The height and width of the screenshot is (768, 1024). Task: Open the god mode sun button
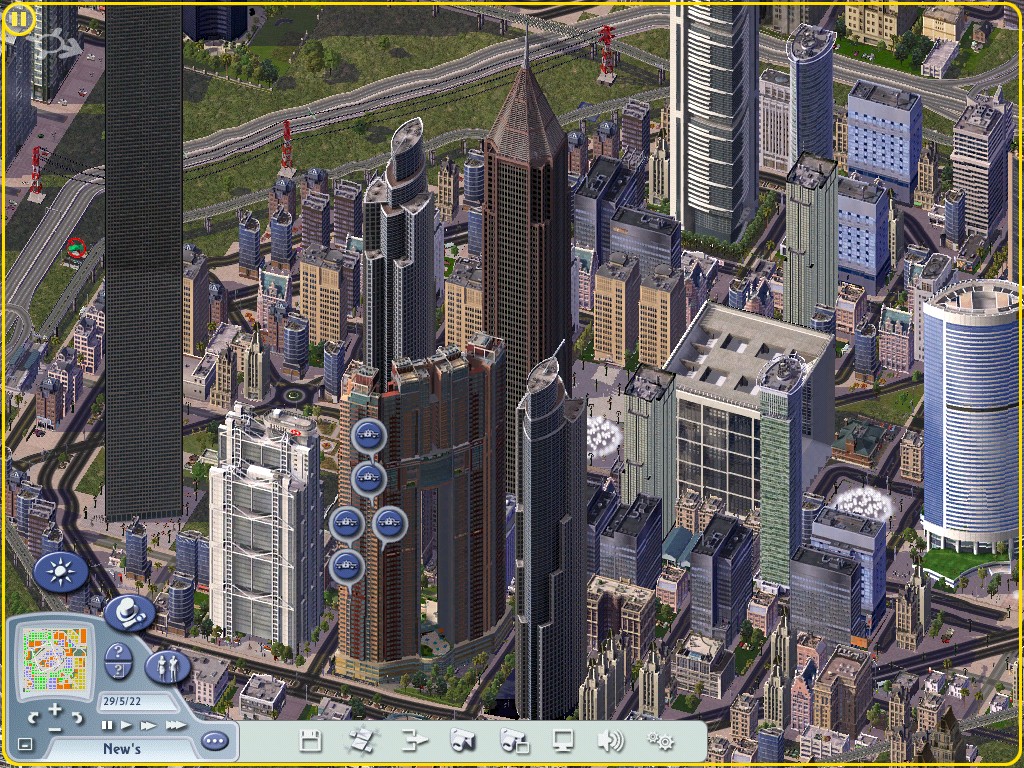[x=61, y=573]
